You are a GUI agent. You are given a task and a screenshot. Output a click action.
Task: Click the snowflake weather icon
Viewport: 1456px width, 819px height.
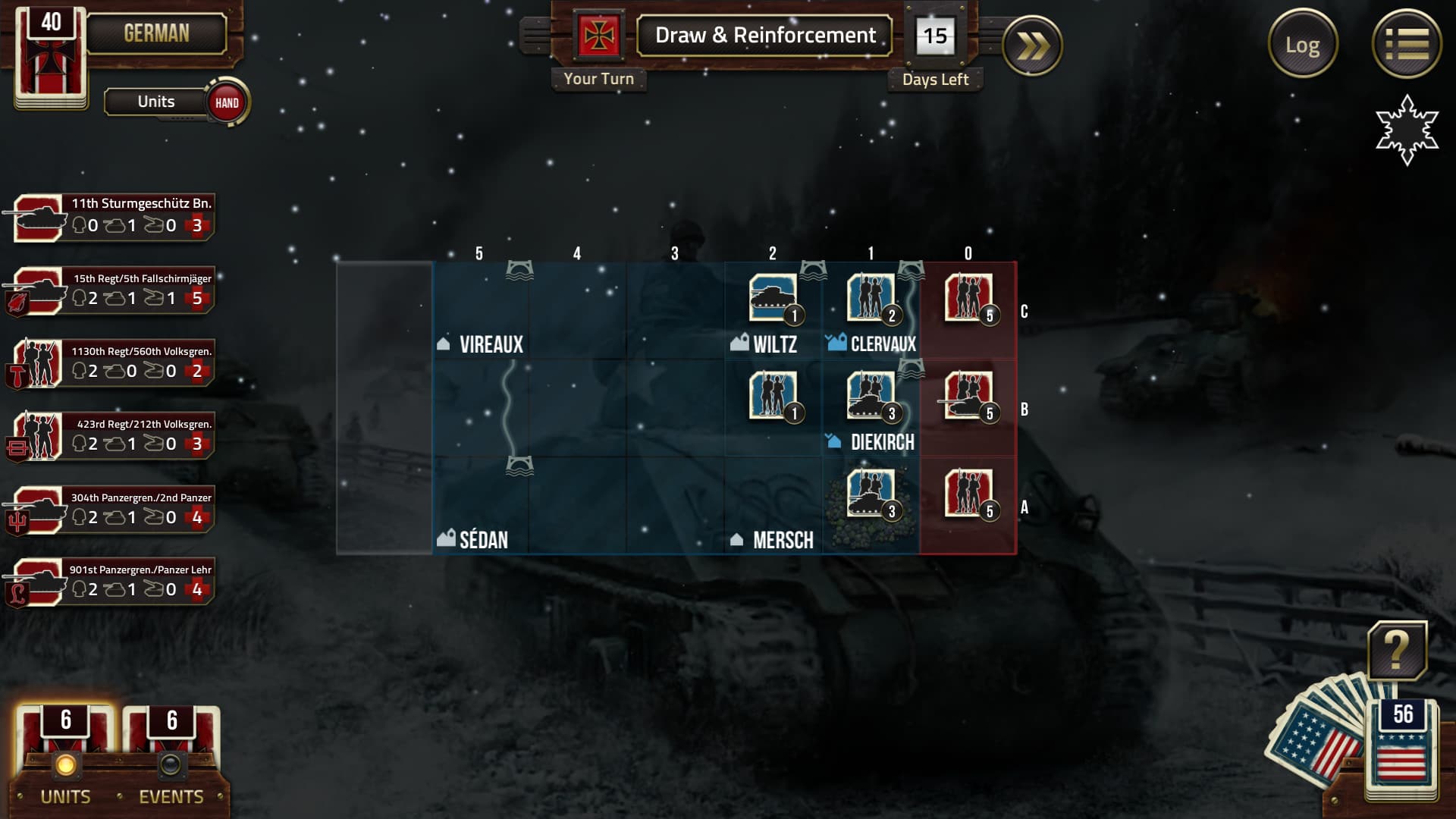point(1407,129)
